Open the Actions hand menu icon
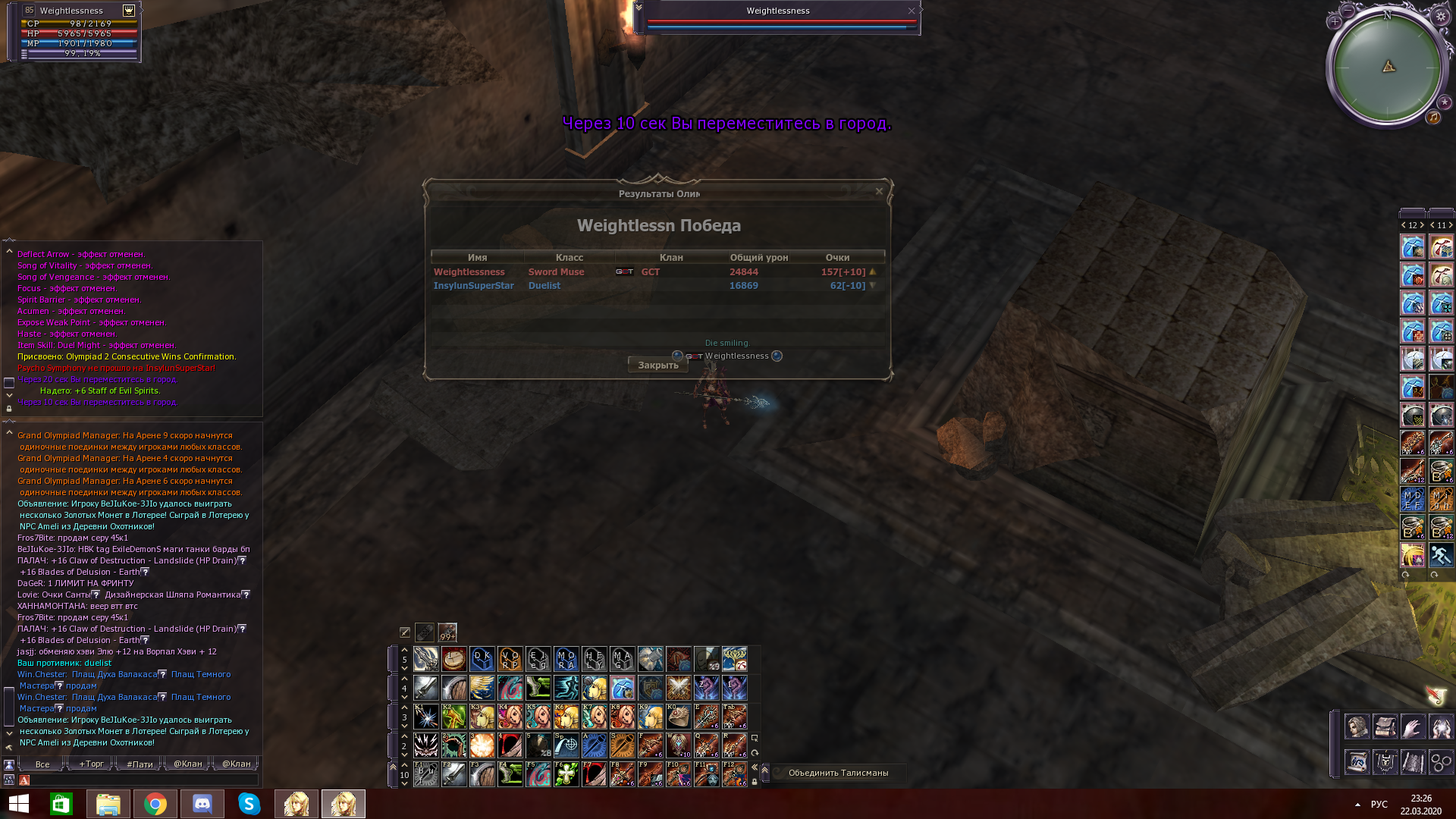Viewport: 1456px width, 819px height. 1413,726
